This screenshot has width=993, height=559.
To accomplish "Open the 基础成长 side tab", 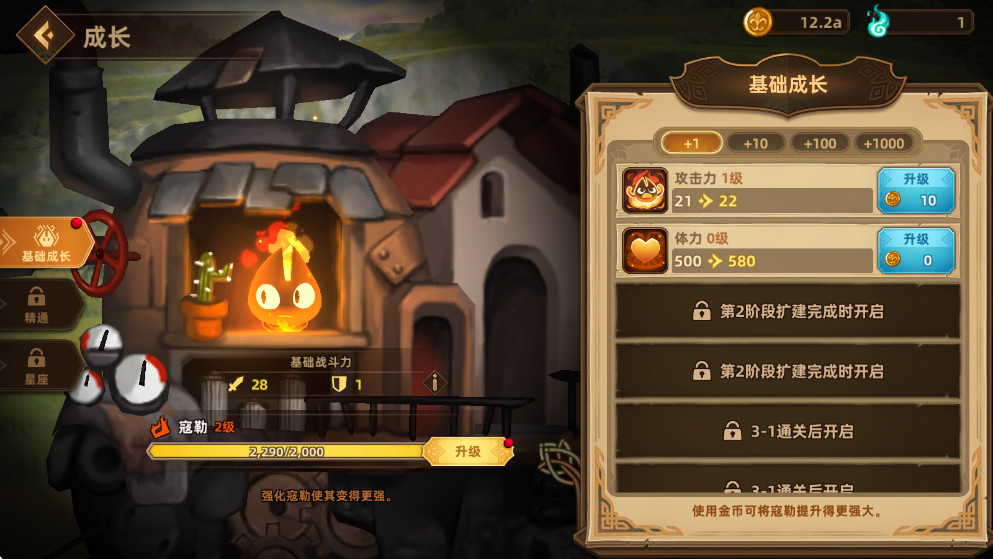I will point(46,243).
